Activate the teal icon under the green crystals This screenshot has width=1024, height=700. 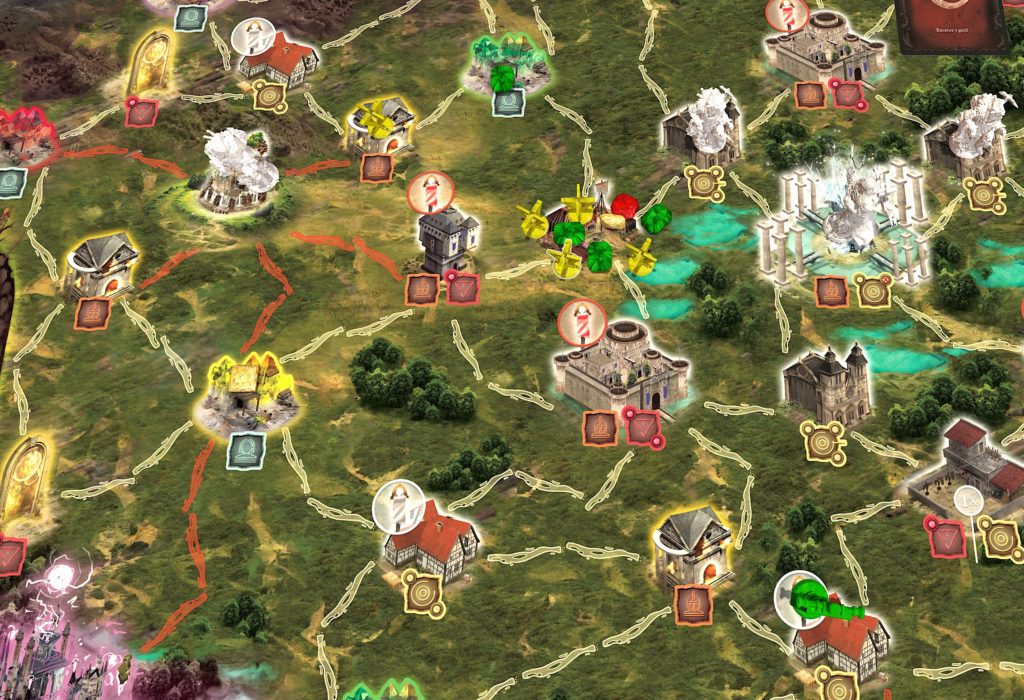[x=508, y=101]
